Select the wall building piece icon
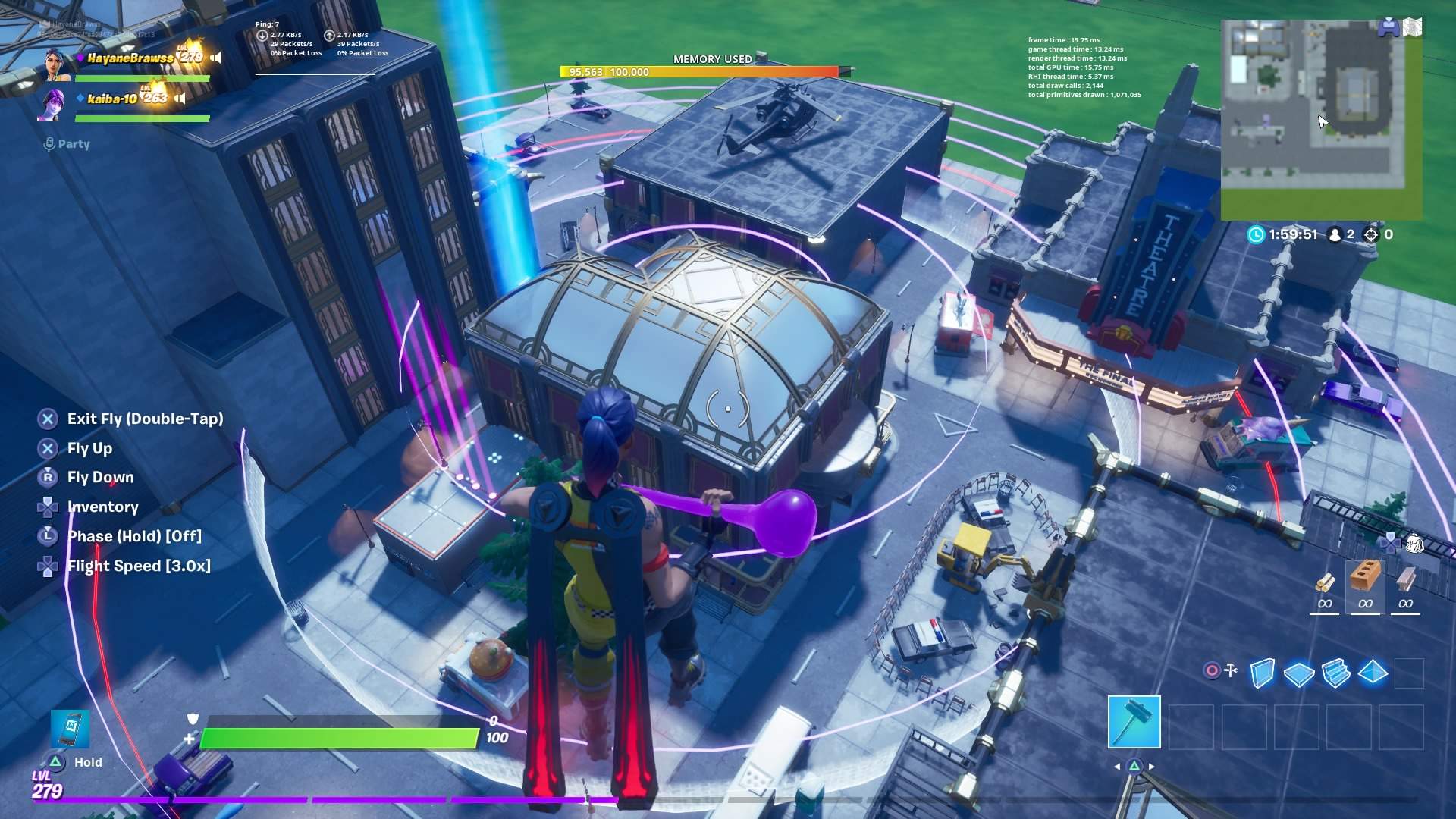The width and height of the screenshot is (1456, 819). point(1262,673)
